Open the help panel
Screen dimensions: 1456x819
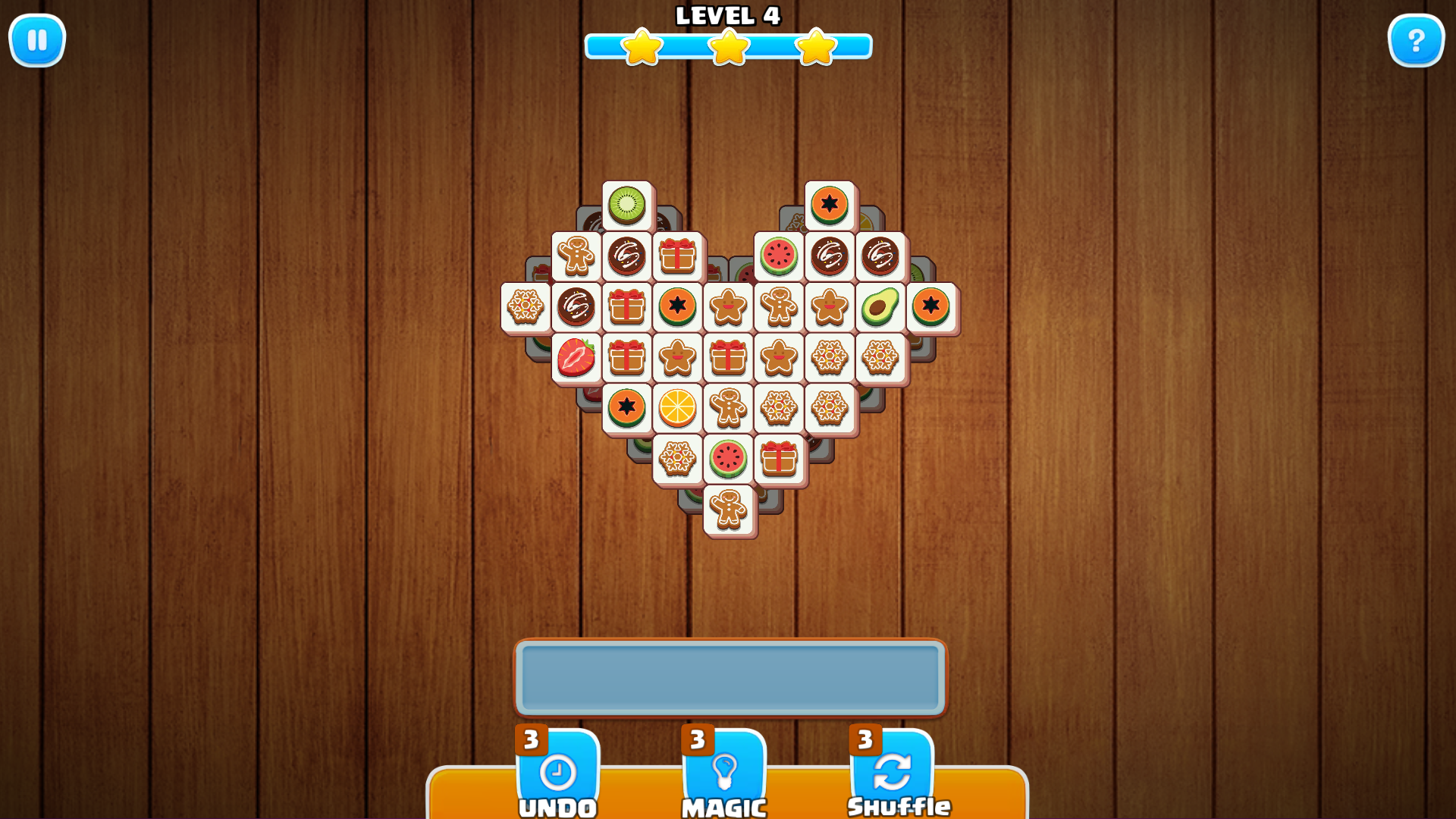pyautogui.click(x=1417, y=40)
